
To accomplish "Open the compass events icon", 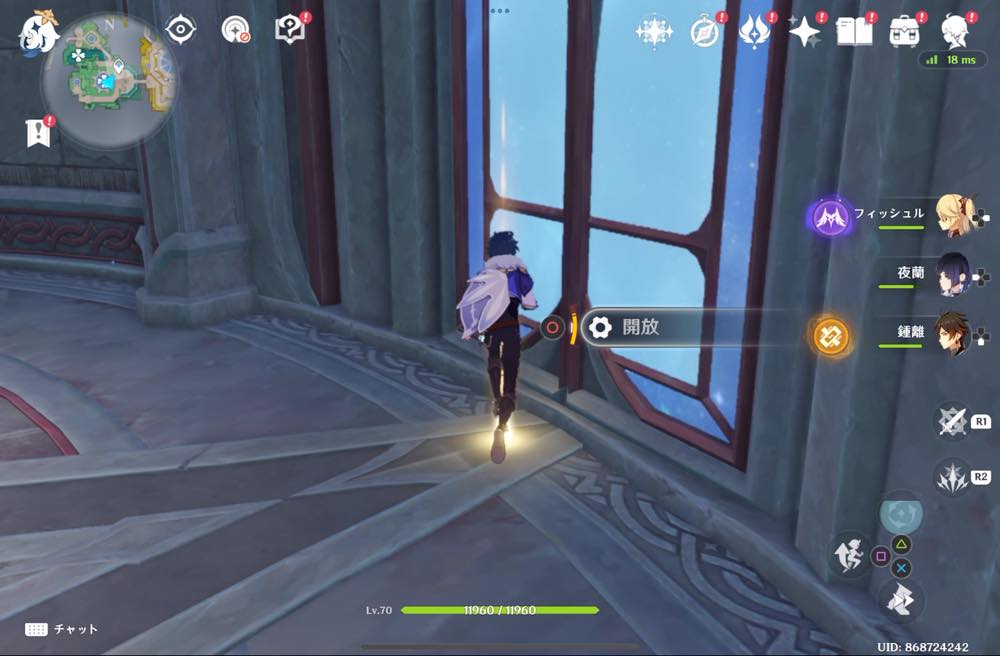I will click(x=705, y=32).
